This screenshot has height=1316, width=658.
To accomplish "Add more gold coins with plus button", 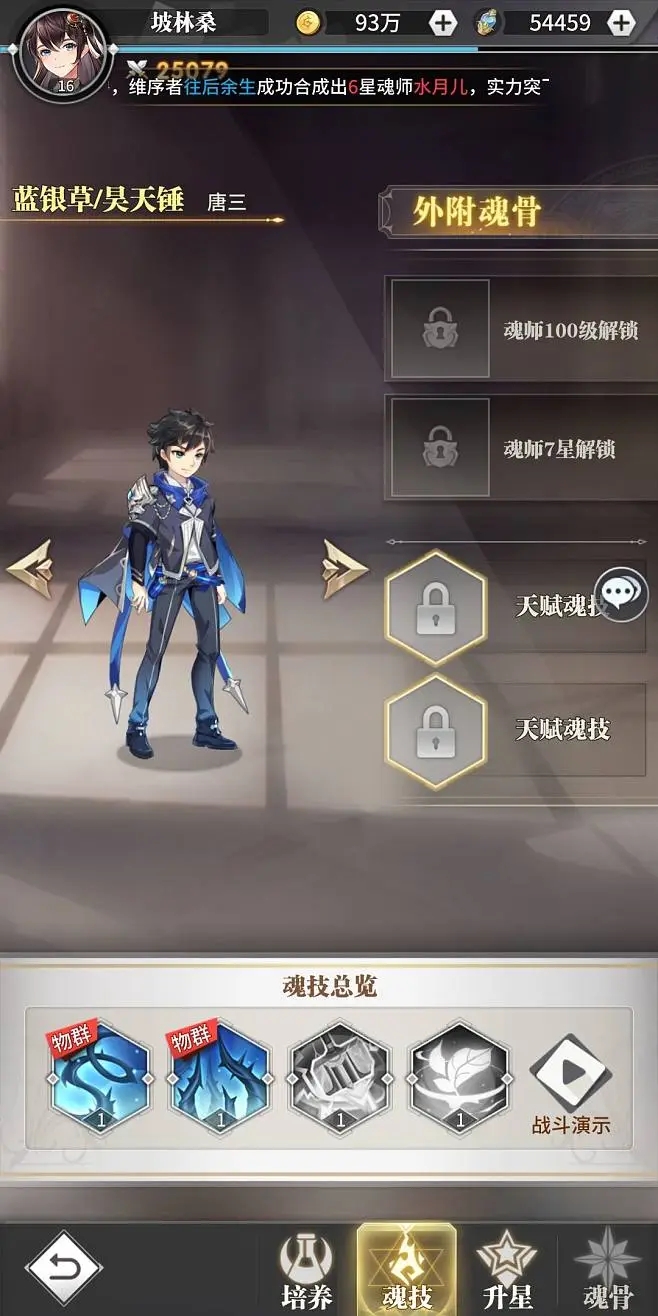I will (x=442, y=22).
